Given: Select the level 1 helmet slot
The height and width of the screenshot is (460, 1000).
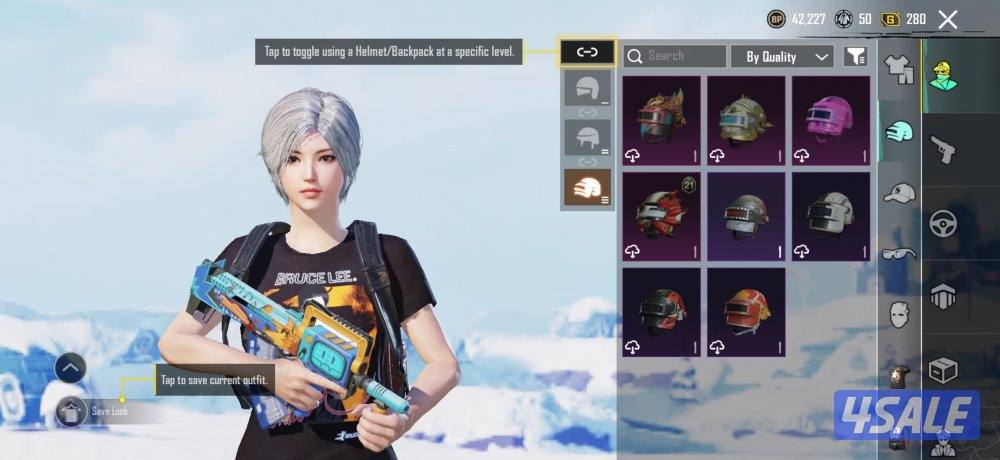Looking at the screenshot, I should [587, 88].
